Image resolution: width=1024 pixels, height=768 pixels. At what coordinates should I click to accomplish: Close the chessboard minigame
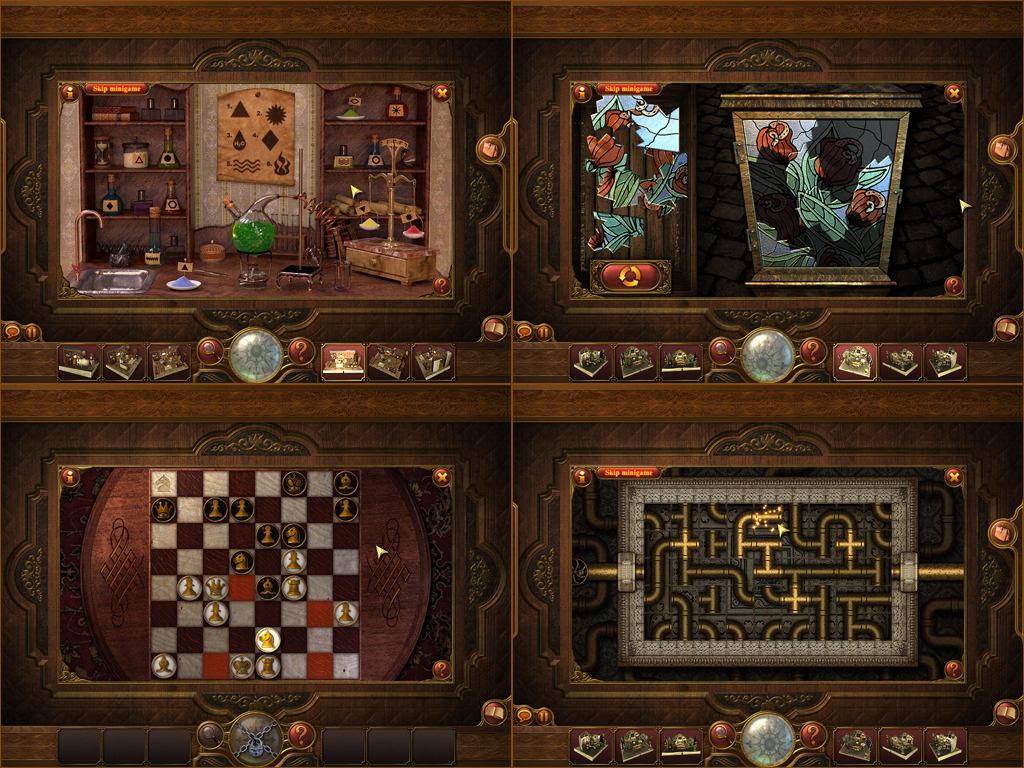441,477
